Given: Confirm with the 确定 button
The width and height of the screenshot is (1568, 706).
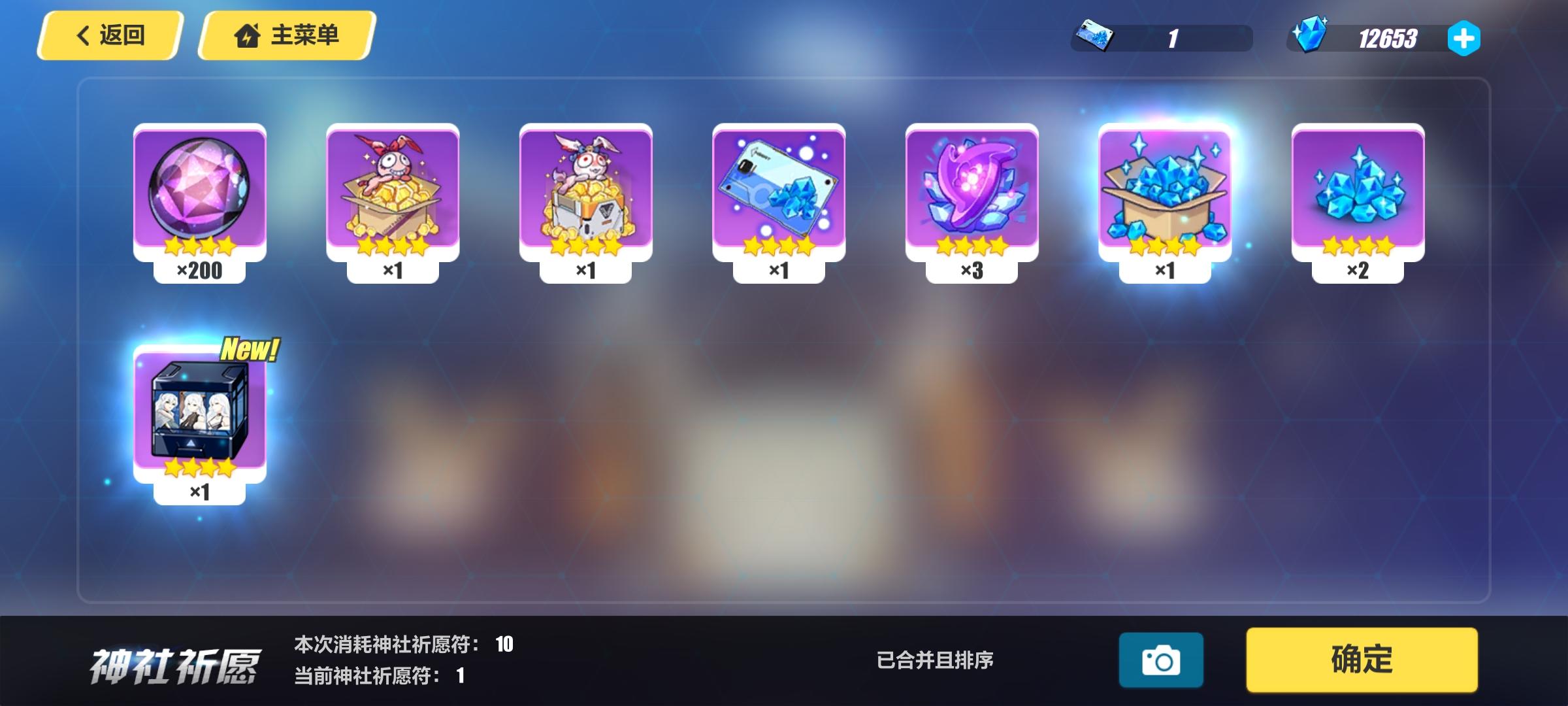Looking at the screenshot, I should point(1361,659).
